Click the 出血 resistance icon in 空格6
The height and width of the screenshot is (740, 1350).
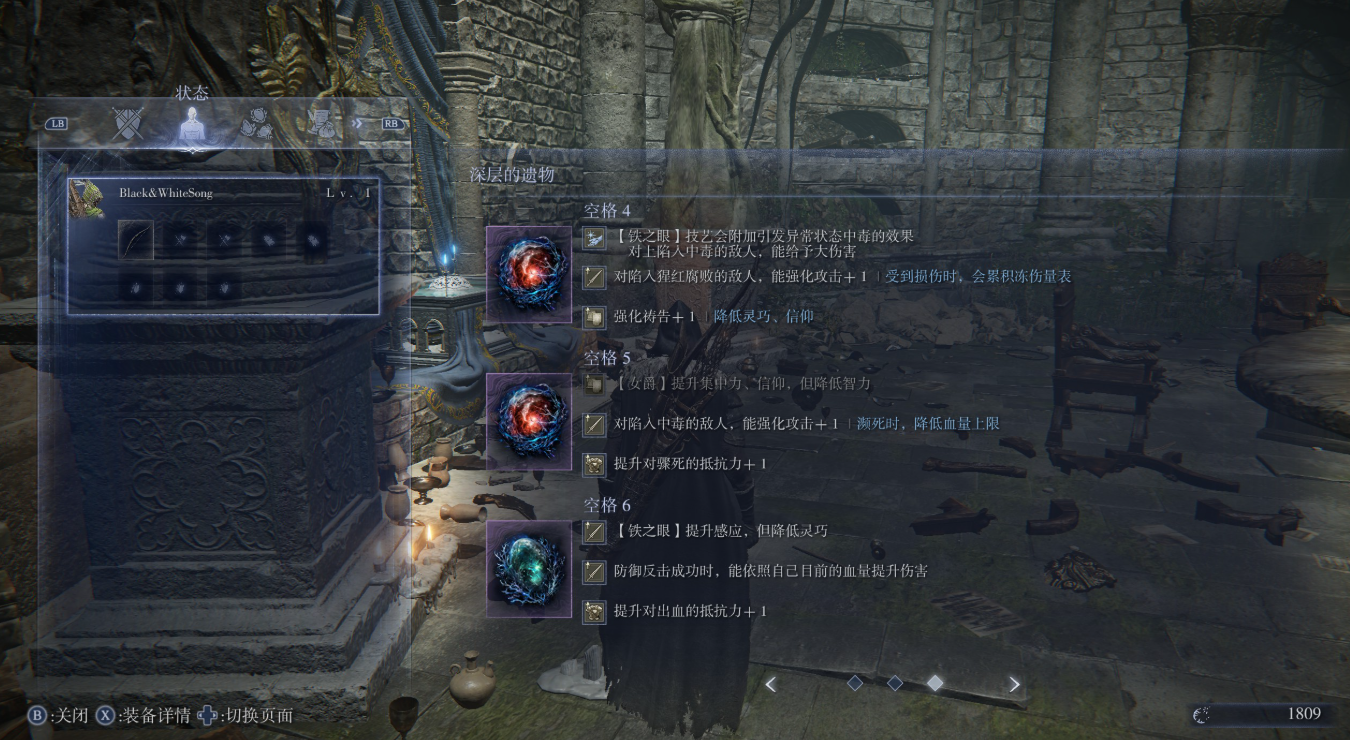(x=593, y=608)
